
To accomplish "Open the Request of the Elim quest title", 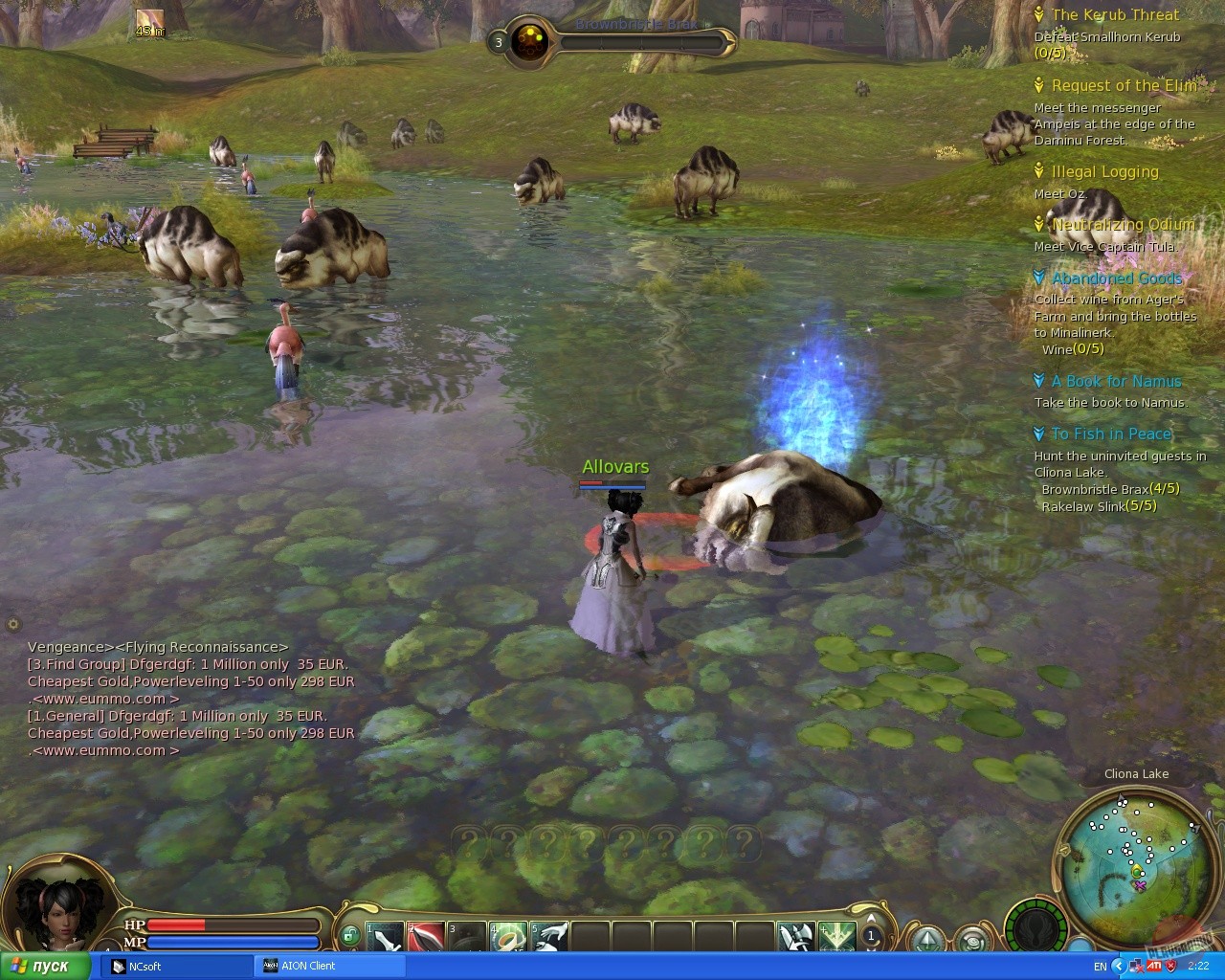I will pos(1125,85).
